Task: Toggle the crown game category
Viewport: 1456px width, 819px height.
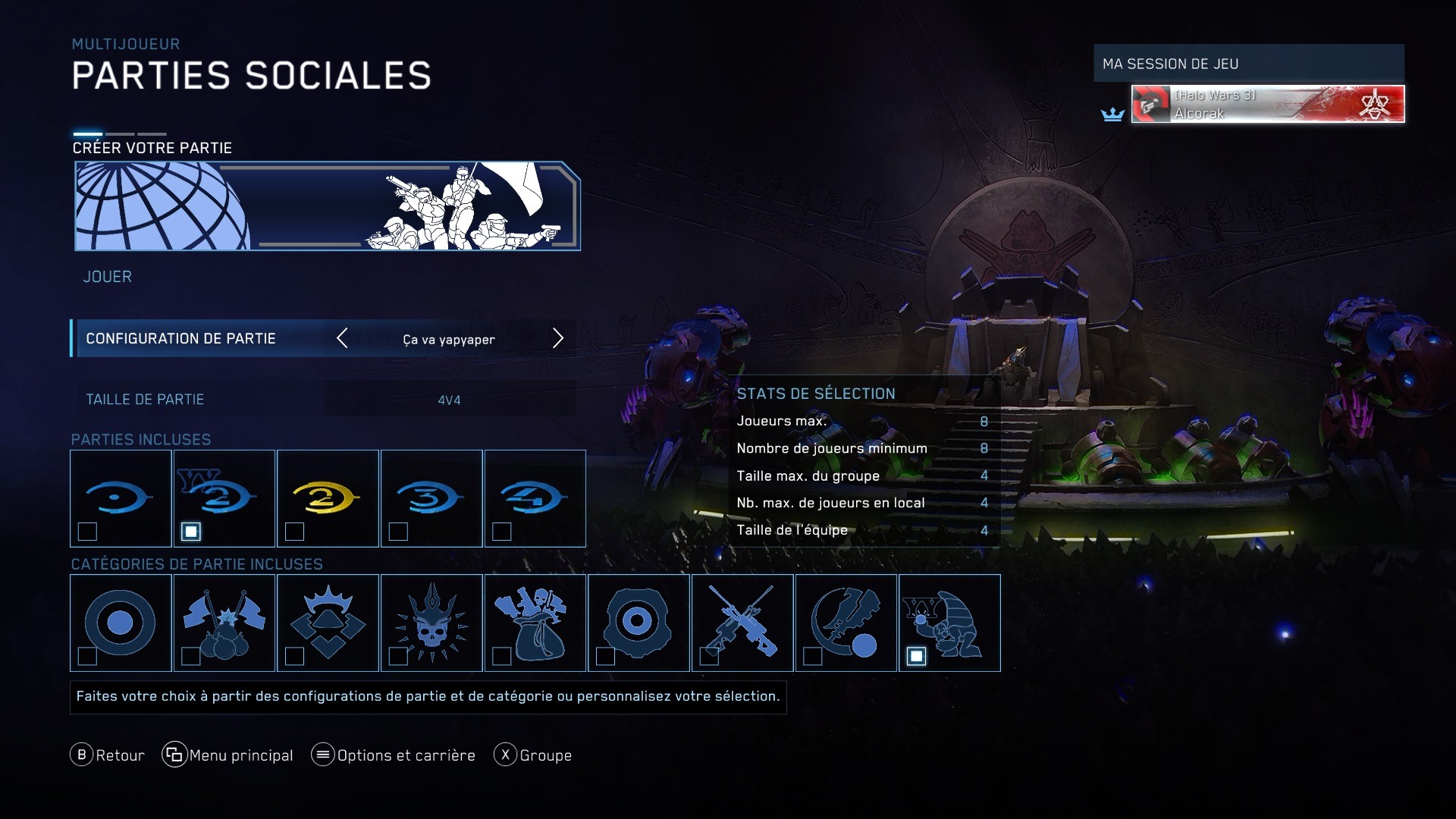Action: [328, 623]
